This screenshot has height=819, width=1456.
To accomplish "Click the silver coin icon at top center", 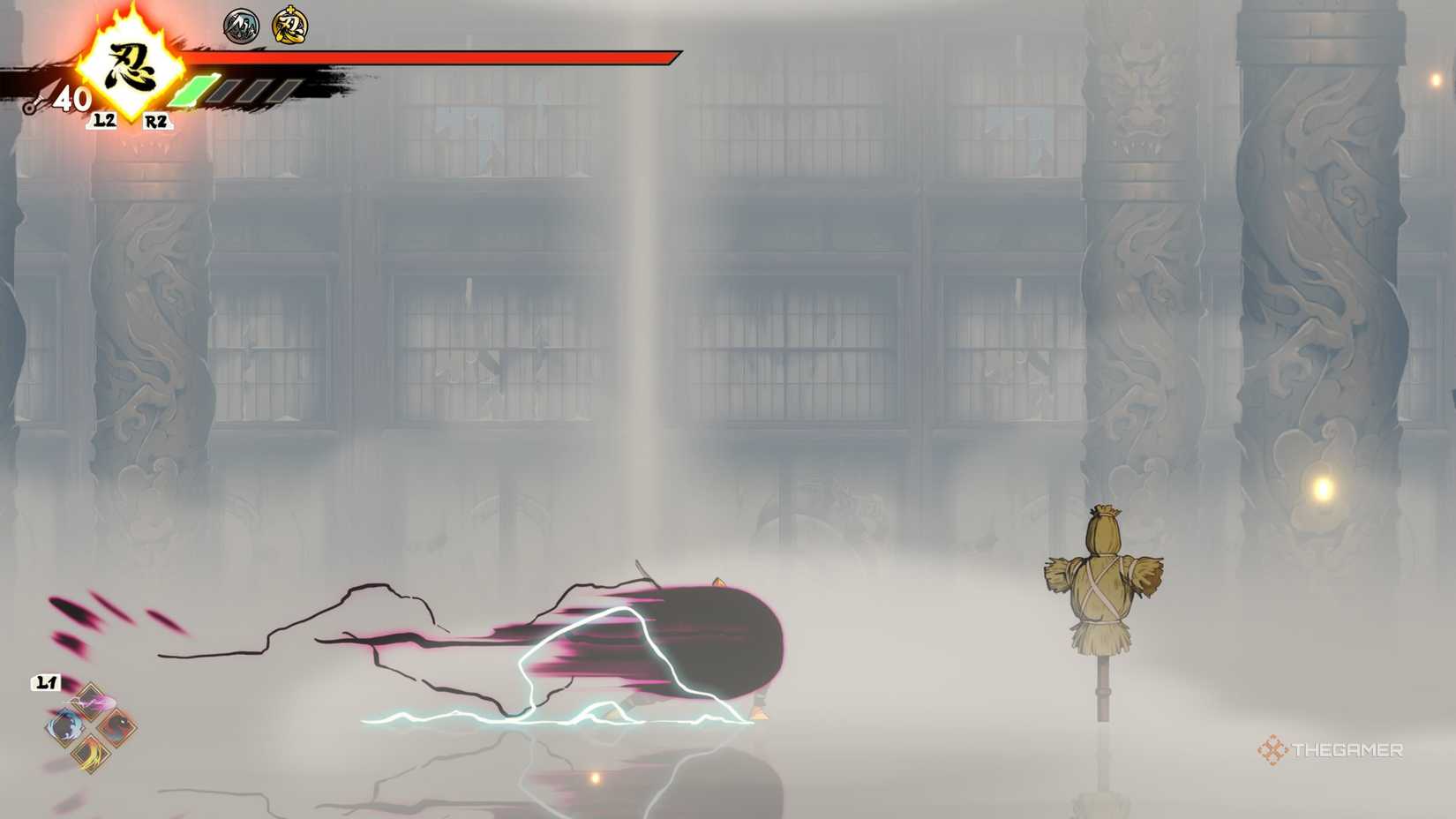I will point(240,26).
